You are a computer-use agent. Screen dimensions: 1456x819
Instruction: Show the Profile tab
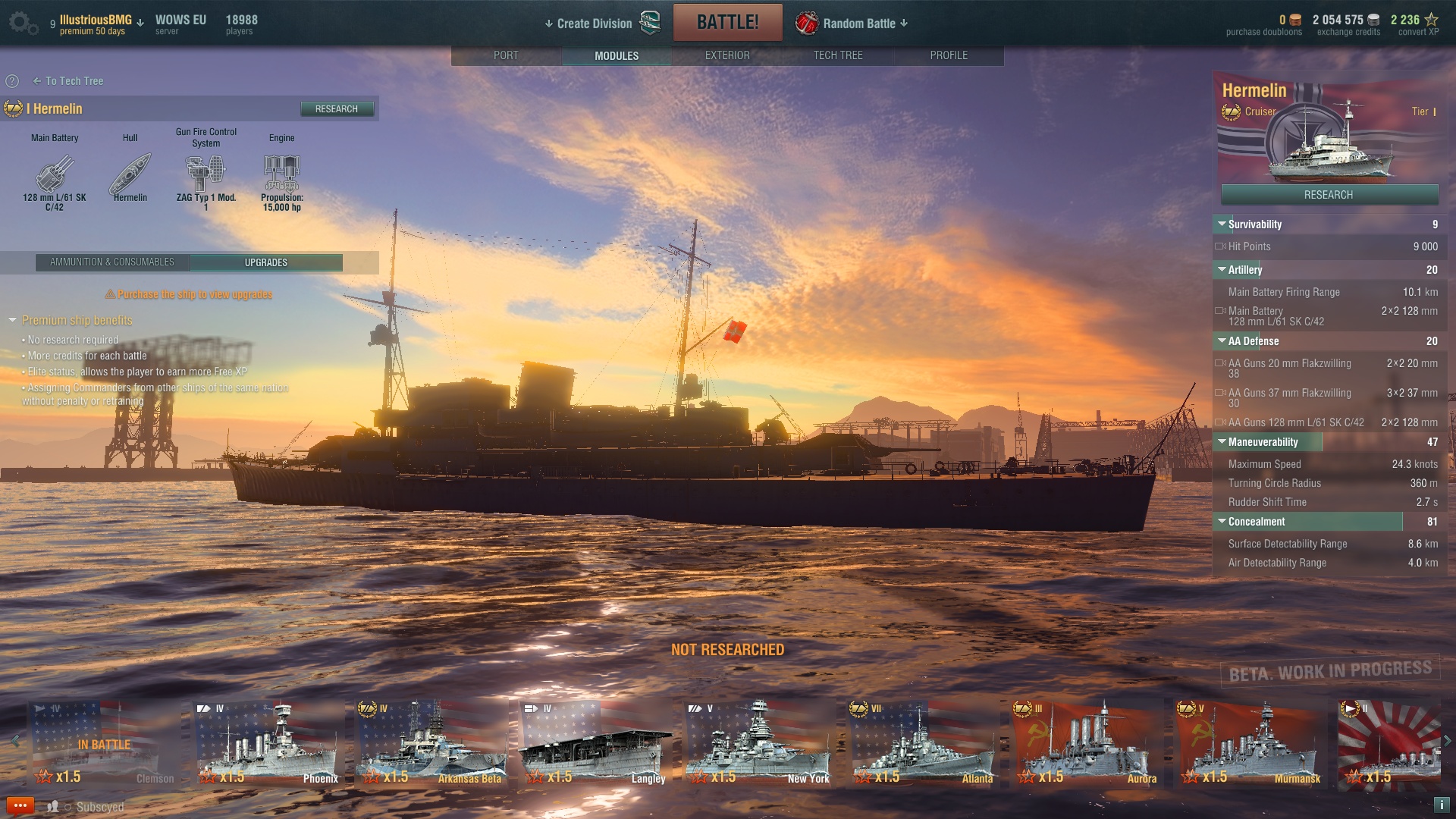949,55
